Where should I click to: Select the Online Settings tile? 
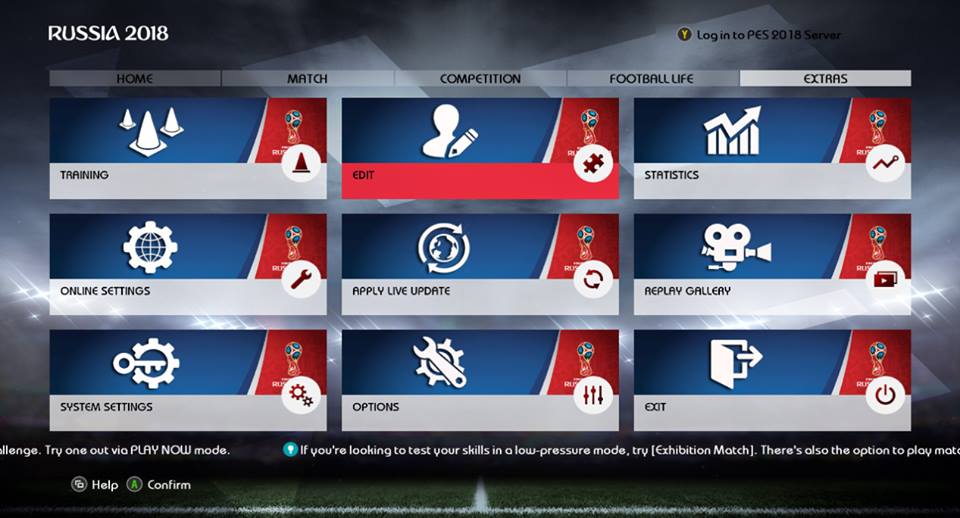coord(188,263)
